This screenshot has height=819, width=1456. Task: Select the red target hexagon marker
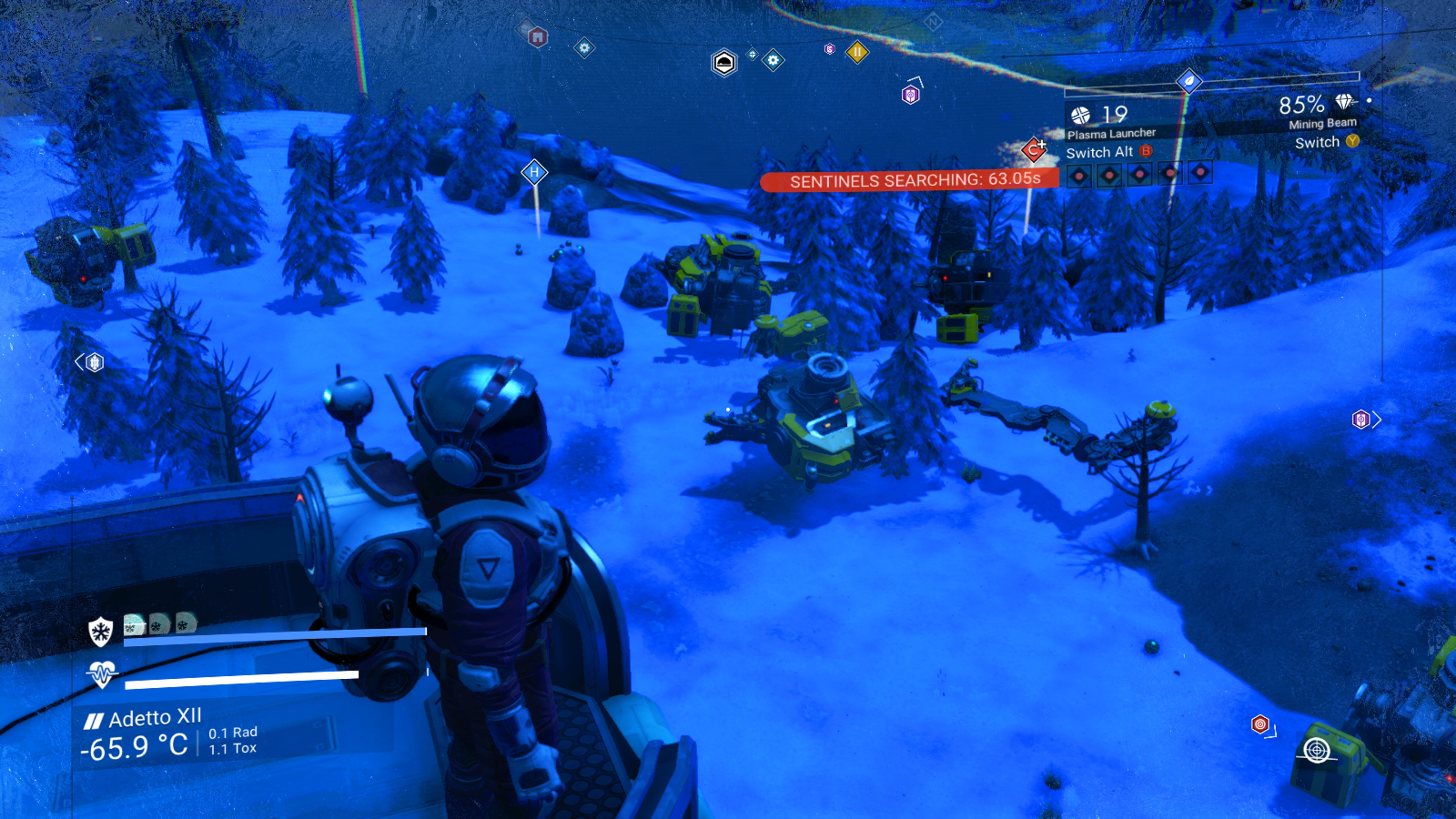pyautogui.click(x=1260, y=724)
